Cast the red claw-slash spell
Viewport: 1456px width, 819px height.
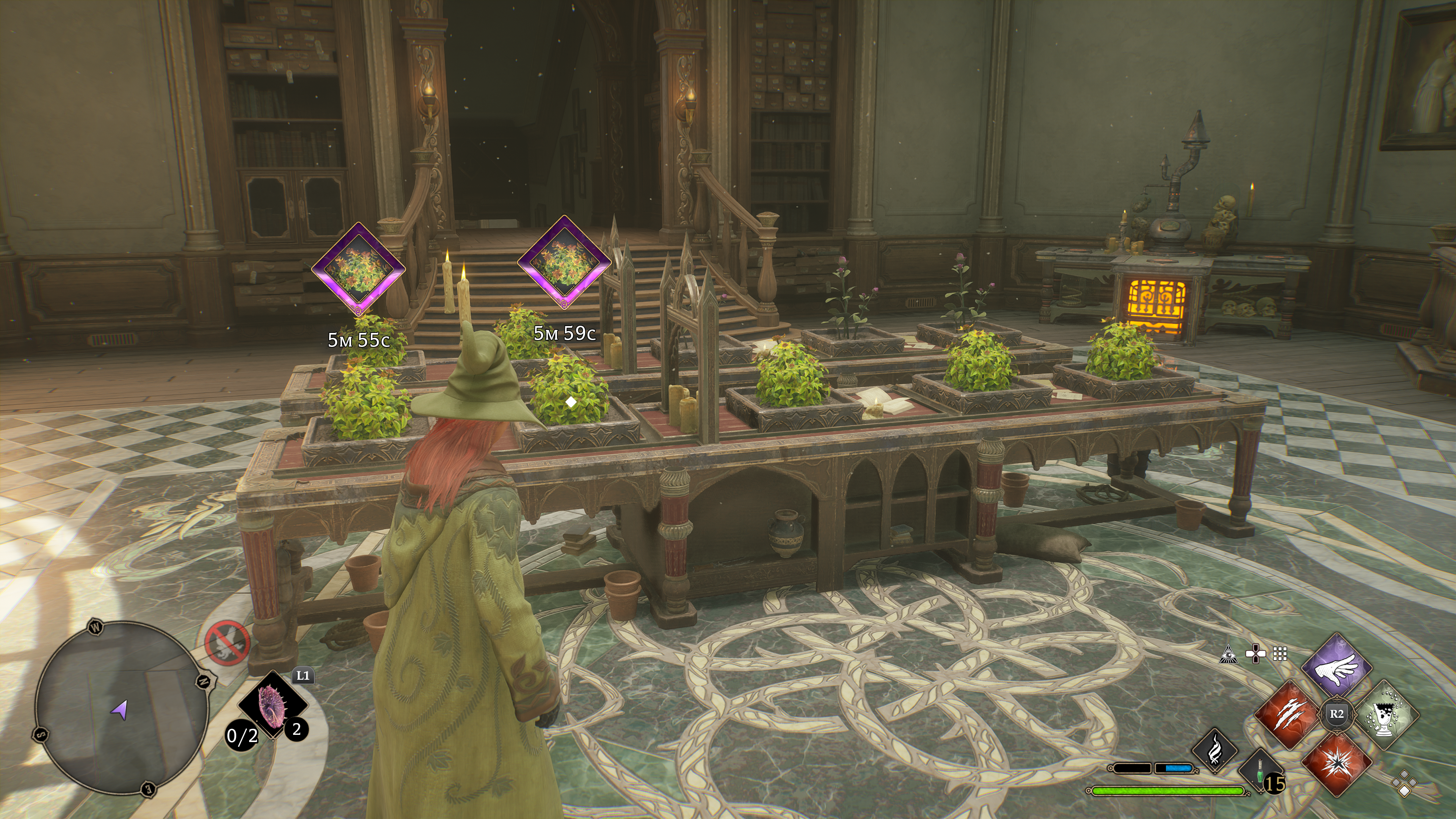tap(1290, 714)
